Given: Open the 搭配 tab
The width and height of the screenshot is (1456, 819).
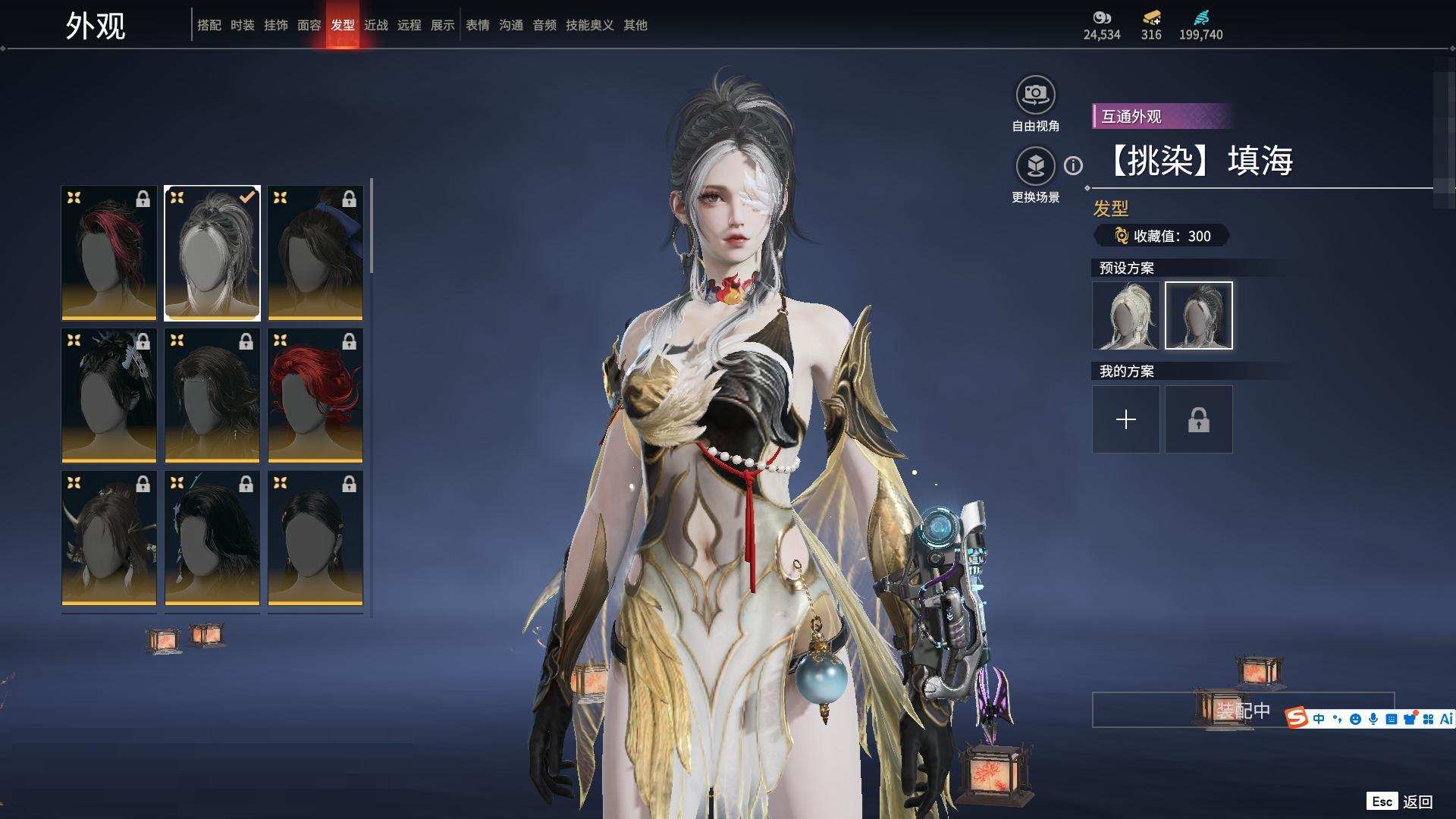Looking at the screenshot, I should pos(209,25).
